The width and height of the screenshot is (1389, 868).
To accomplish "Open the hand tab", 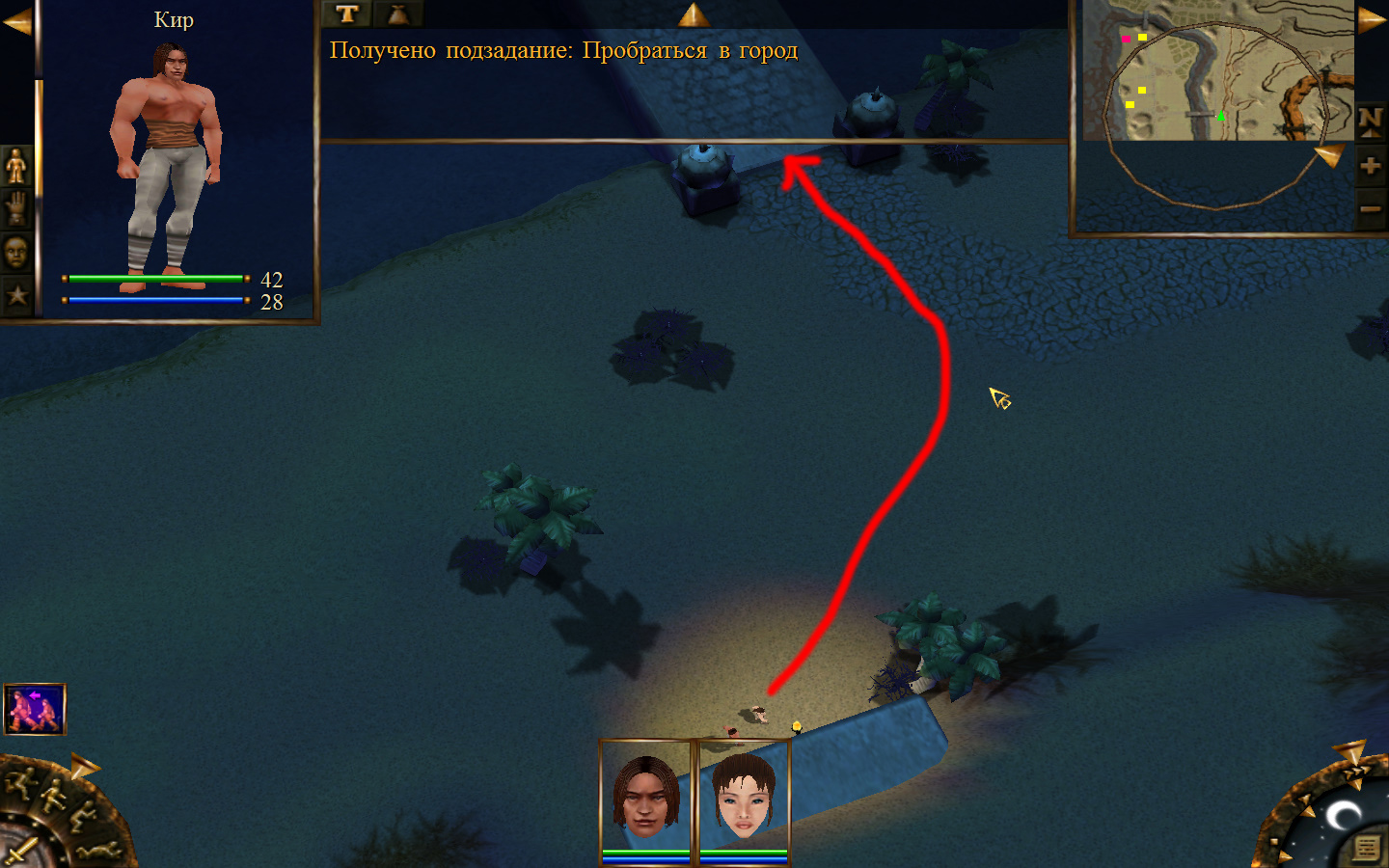I will point(16,208).
